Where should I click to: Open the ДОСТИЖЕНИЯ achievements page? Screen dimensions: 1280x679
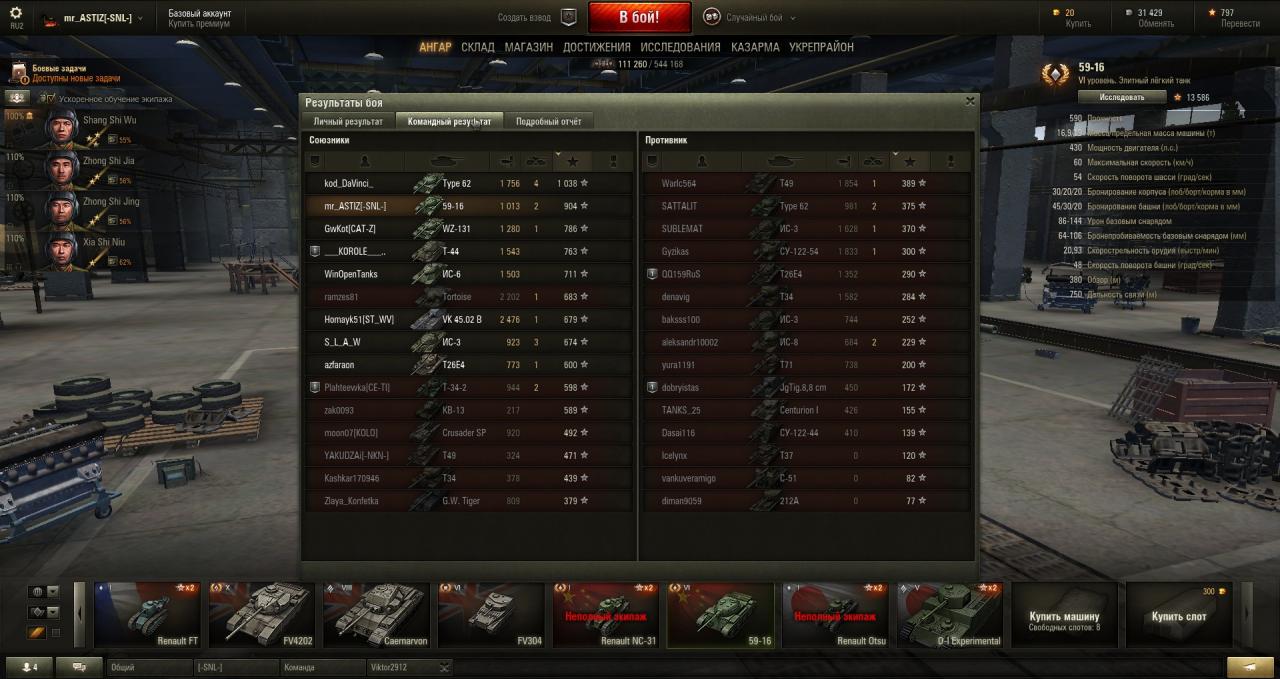click(x=596, y=47)
